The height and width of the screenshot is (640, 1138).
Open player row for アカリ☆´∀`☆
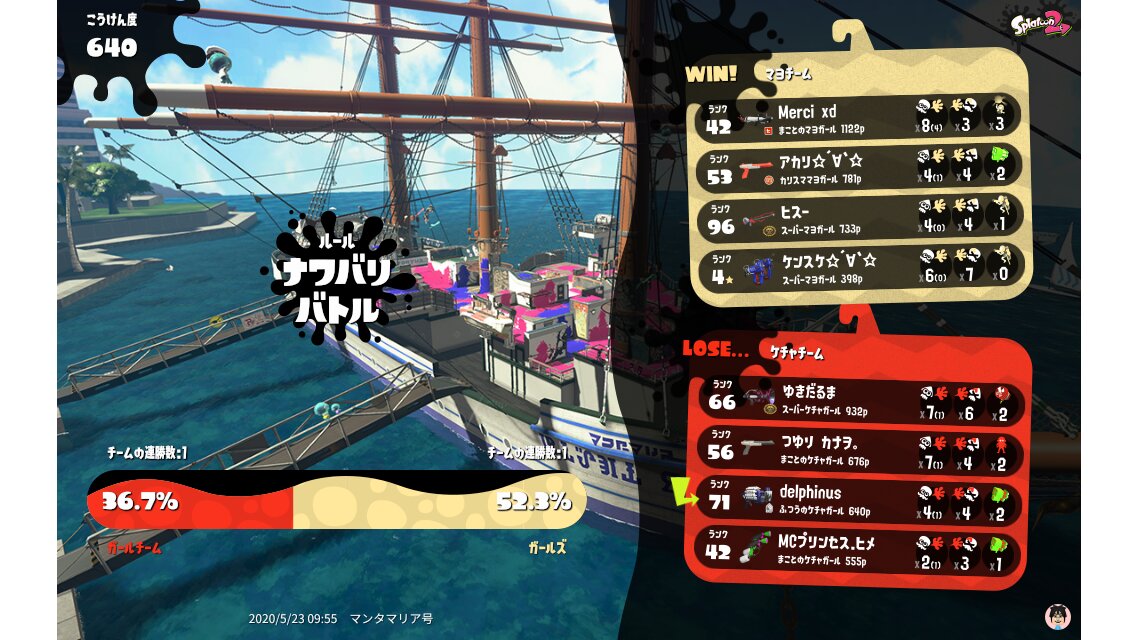point(858,166)
